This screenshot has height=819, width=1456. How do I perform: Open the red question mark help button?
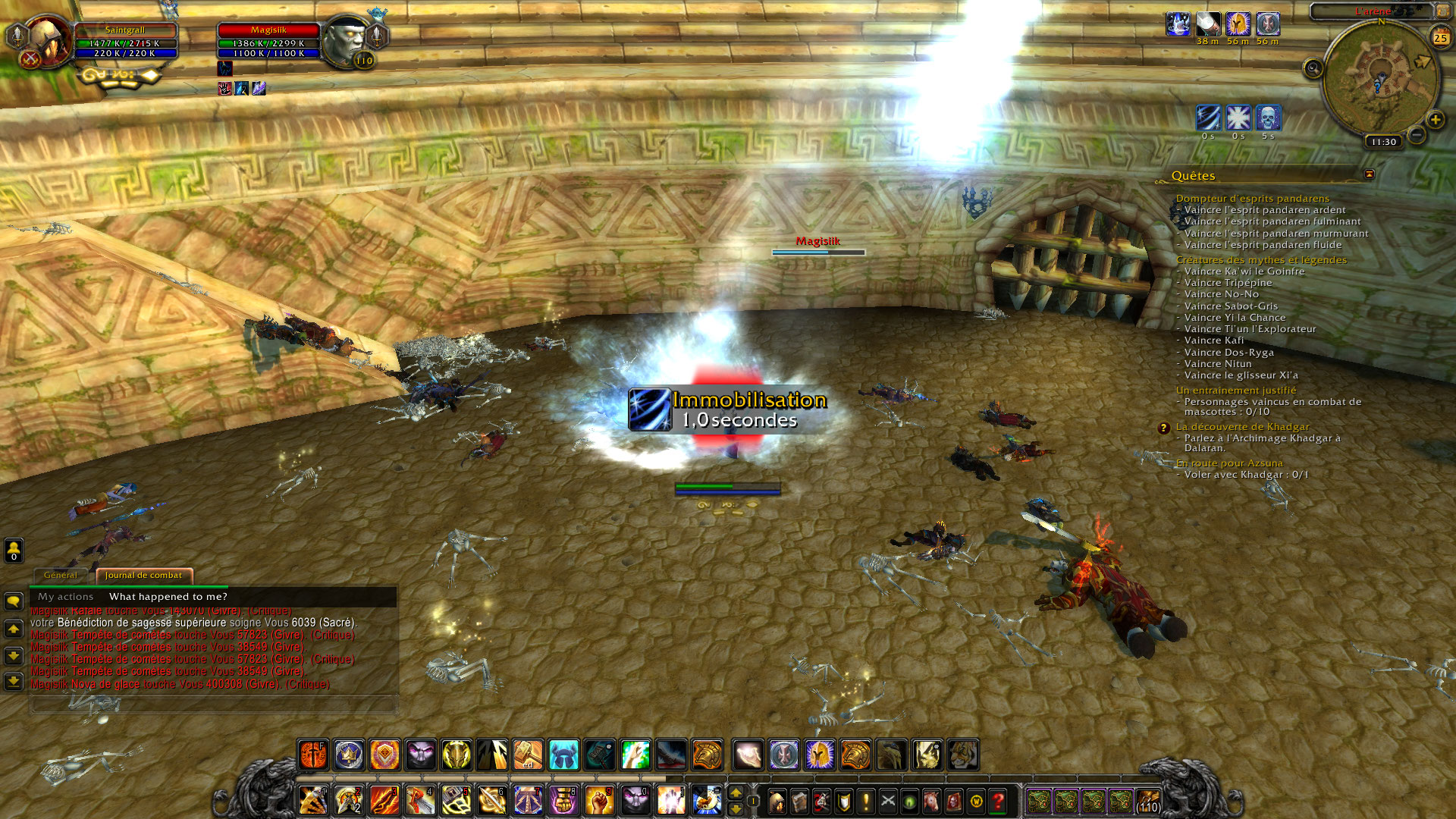tap(998, 801)
